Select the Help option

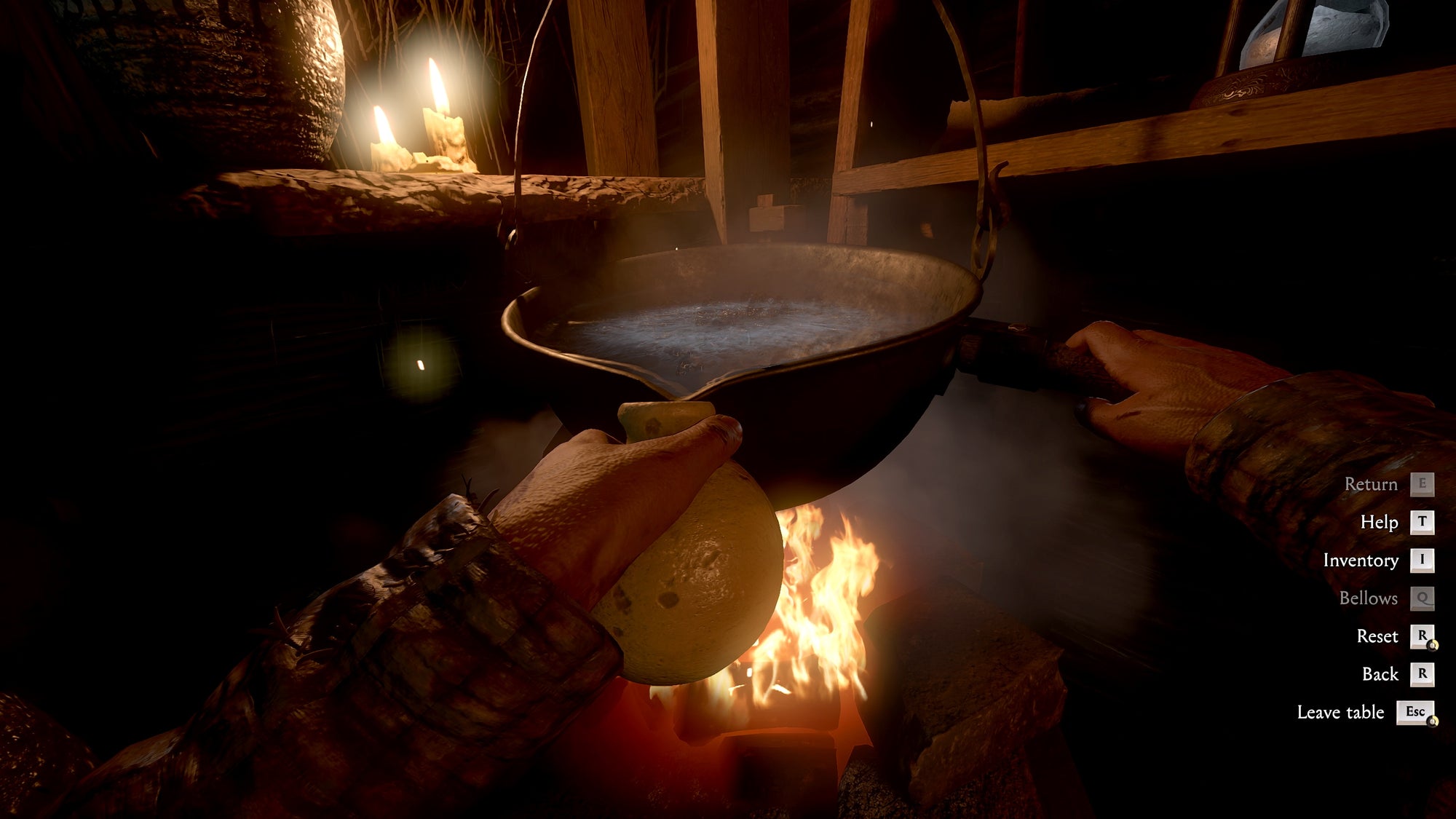(x=1380, y=522)
